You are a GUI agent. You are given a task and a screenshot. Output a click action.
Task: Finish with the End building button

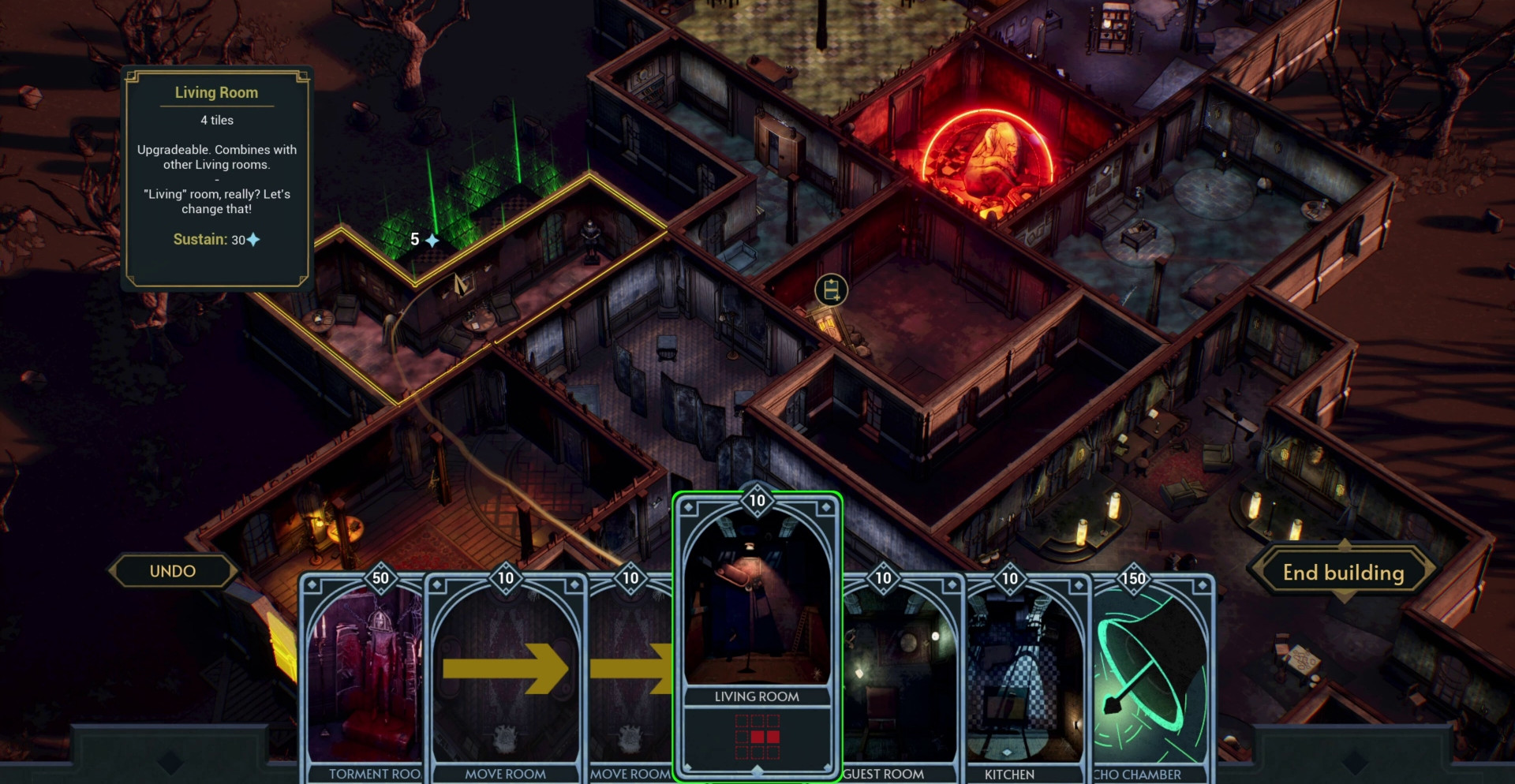click(x=1343, y=573)
